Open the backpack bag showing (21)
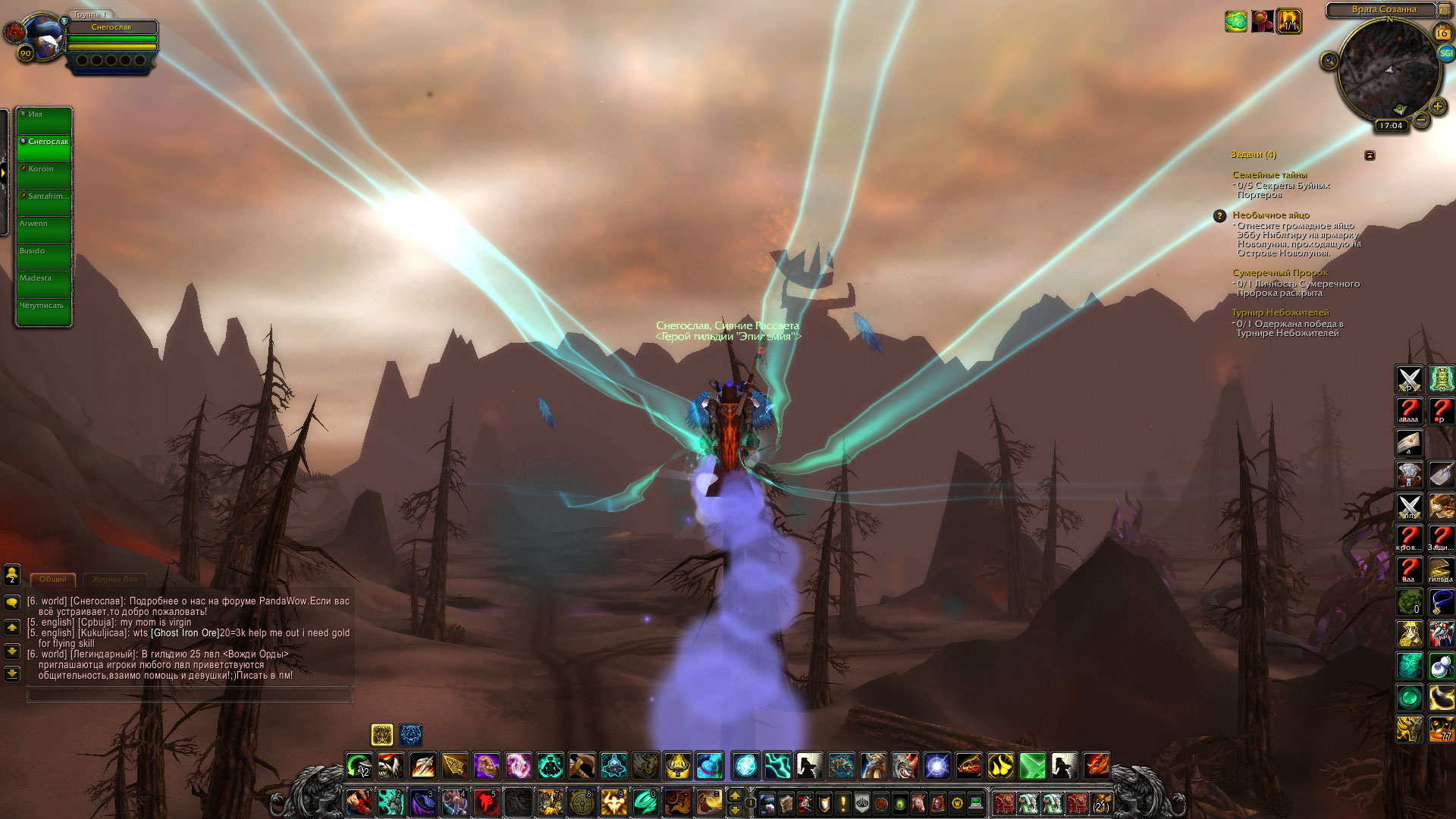 pos(1100,802)
